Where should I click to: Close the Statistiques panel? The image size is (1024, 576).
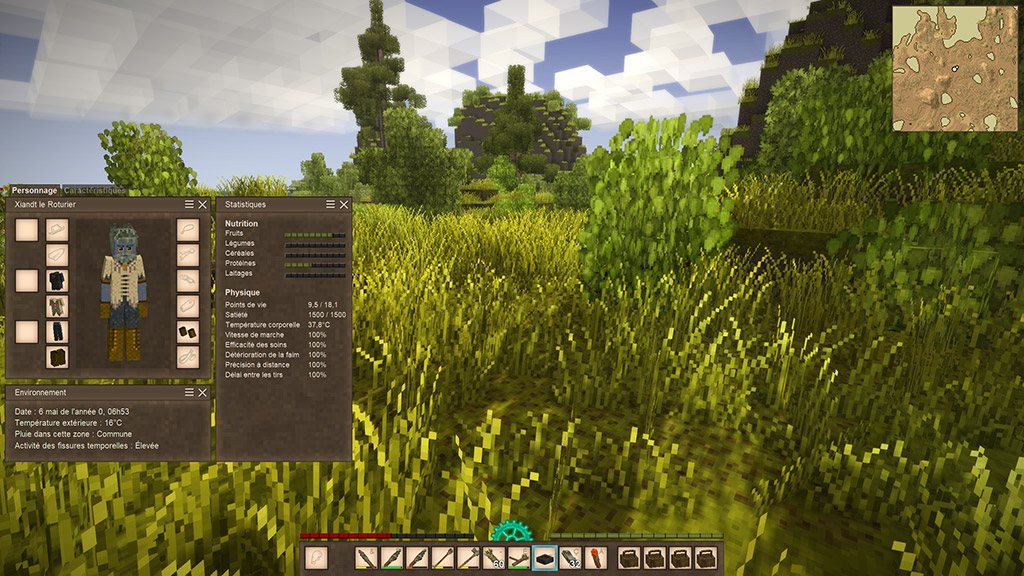344,204
